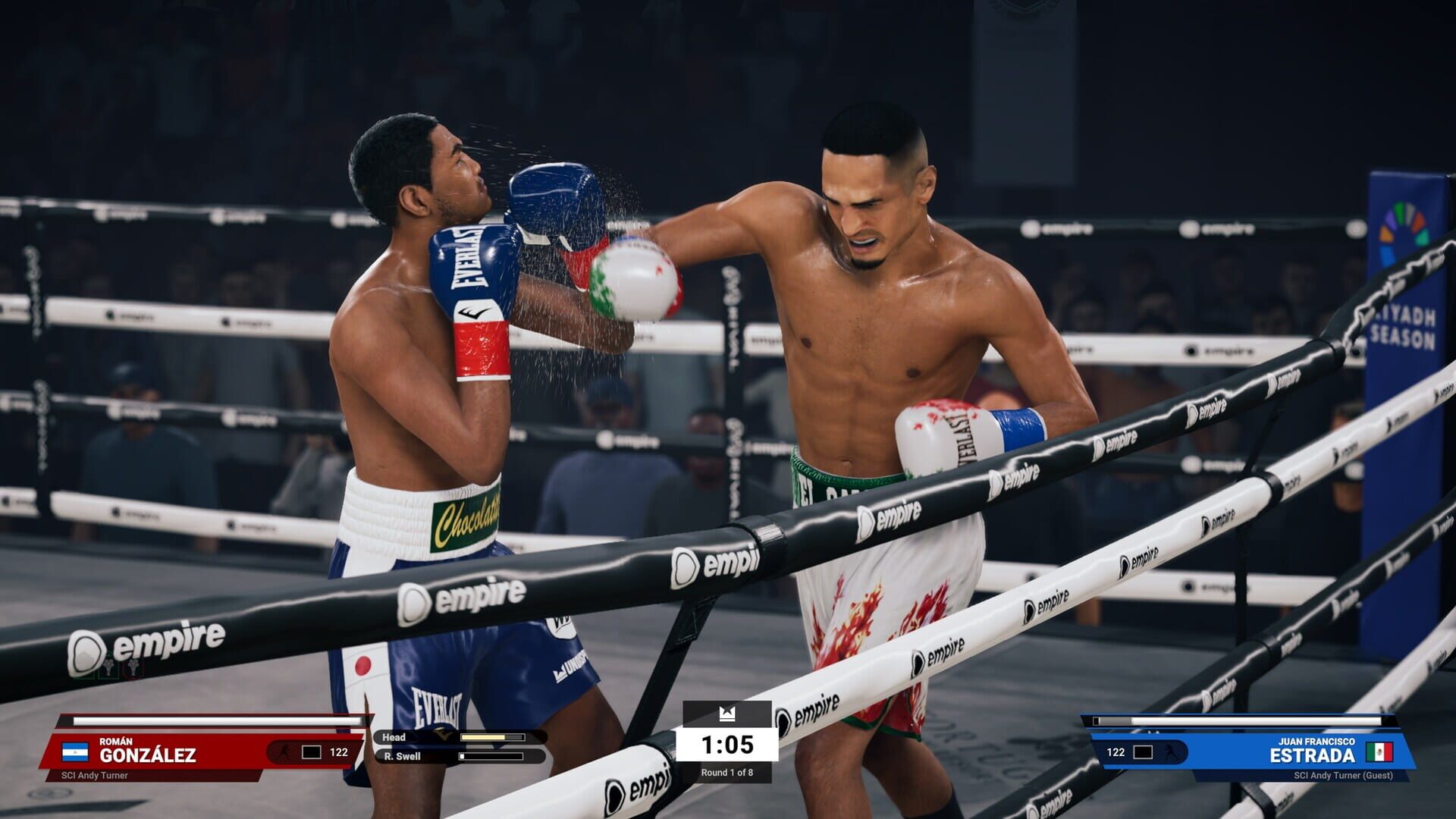The image size is (1456, 819).
Task: Click the Mexican flag beside ESTRADA
Action: coord(1380,752)
